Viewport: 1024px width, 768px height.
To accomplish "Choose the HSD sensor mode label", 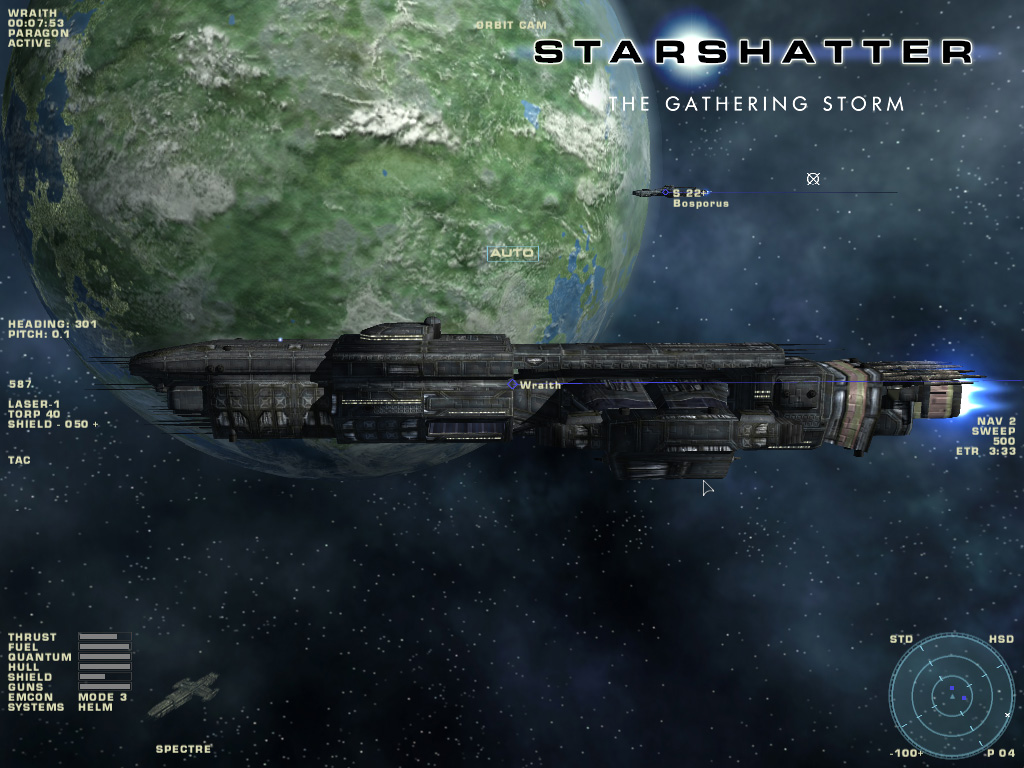I will [x=1001, y=639].
